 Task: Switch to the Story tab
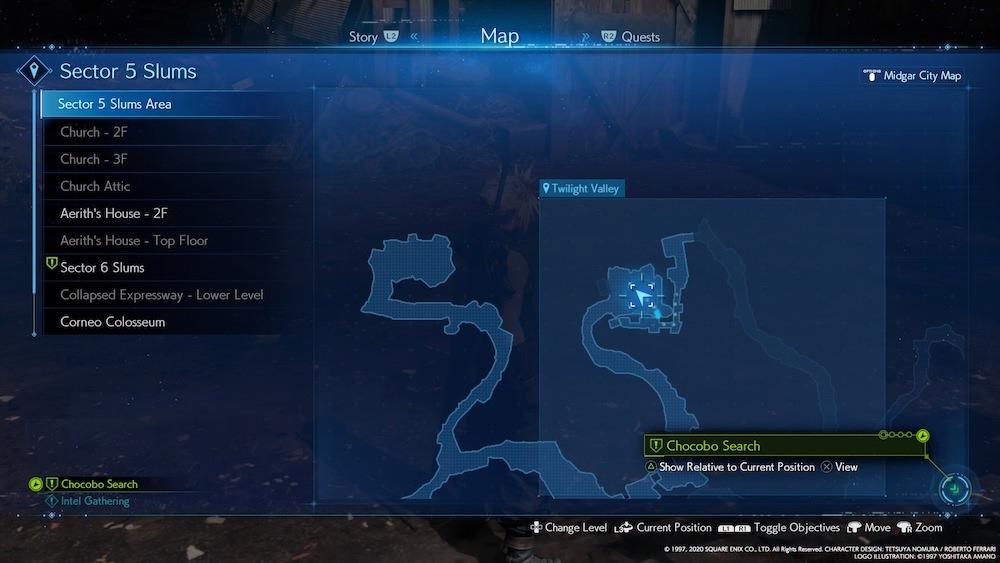[364, 37]
